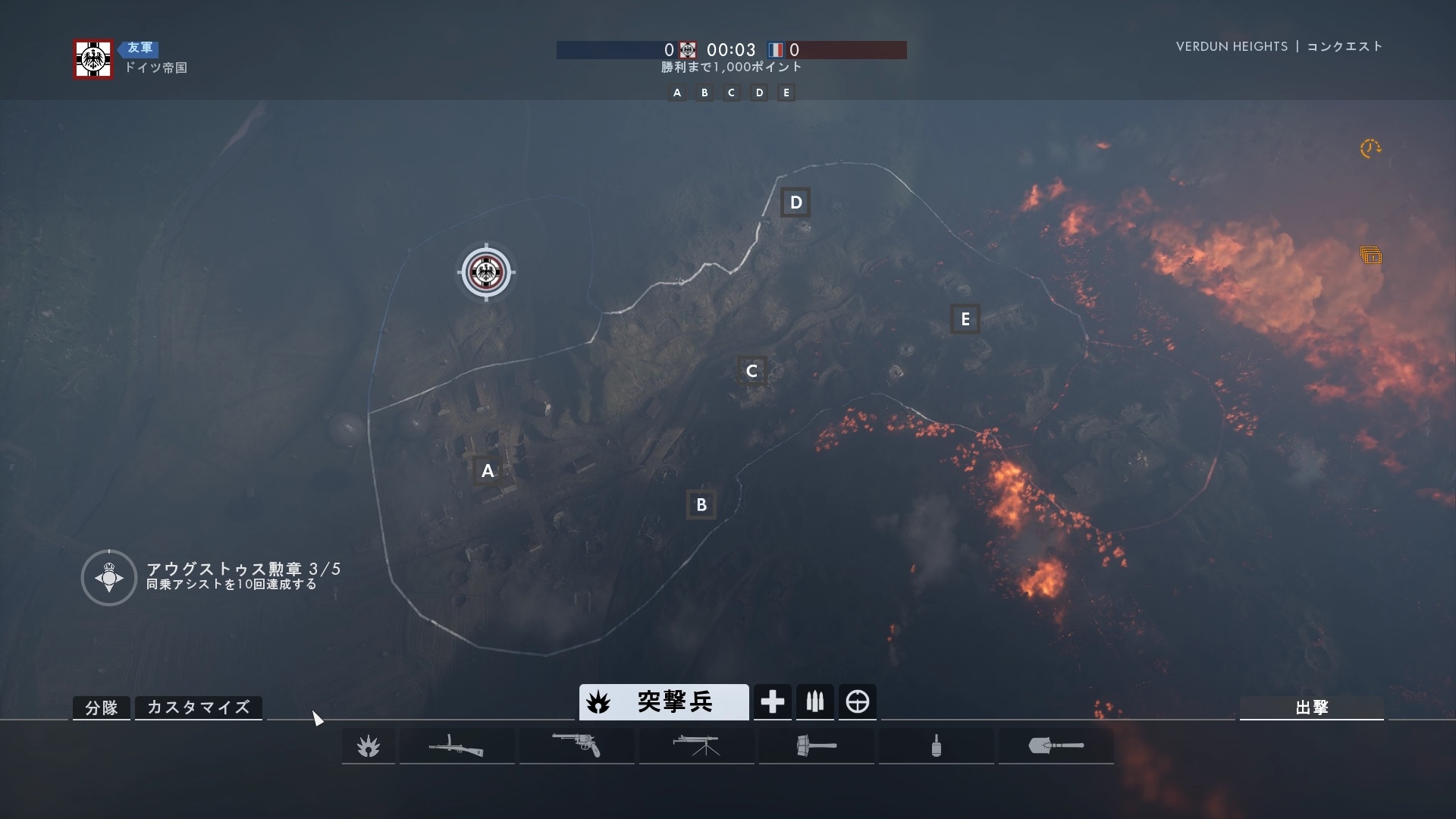
Task: Select flag E marker on the map
Action: tap(965, 319)
